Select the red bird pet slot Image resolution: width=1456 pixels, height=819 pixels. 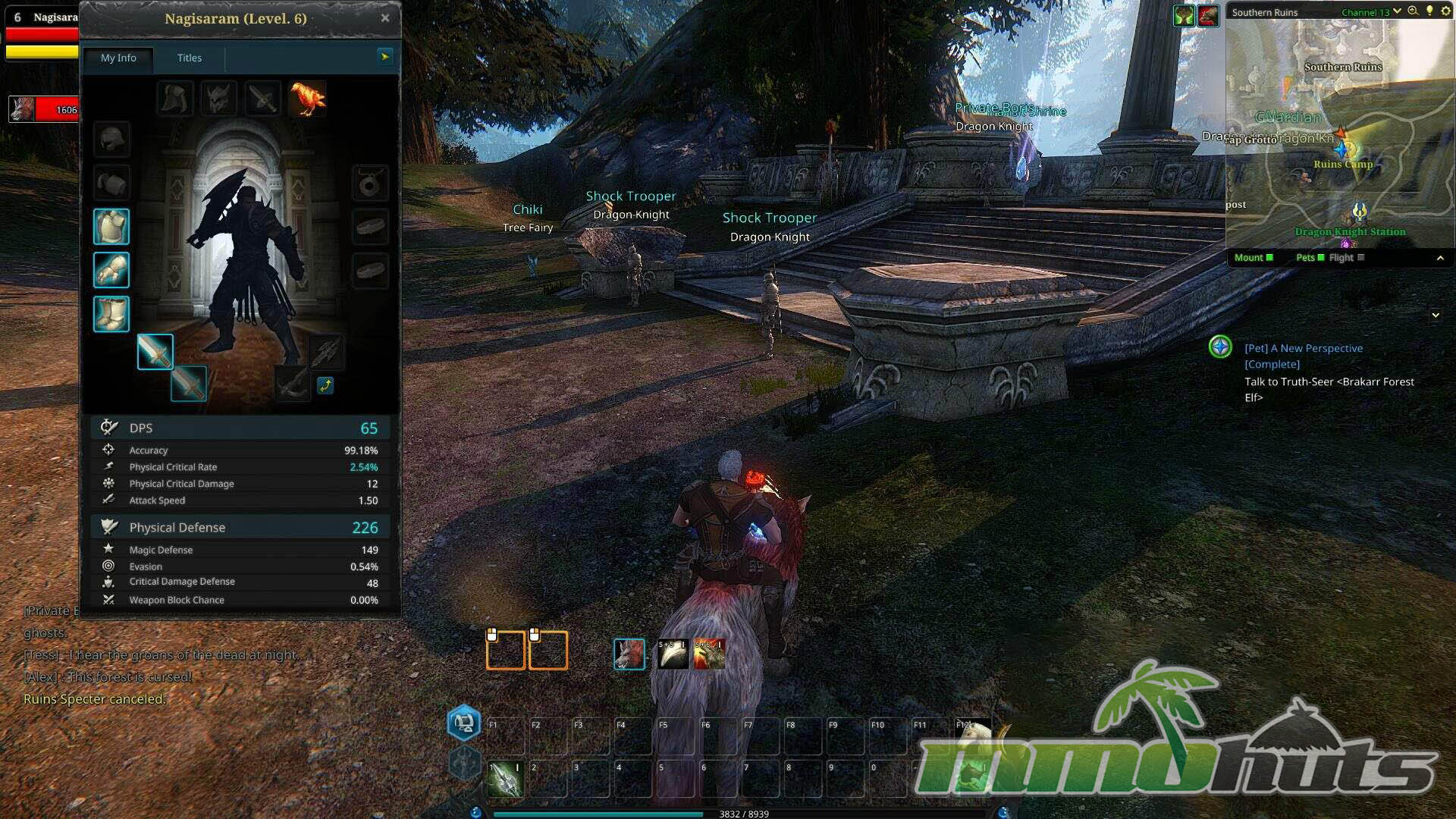(x=307, y=99)
